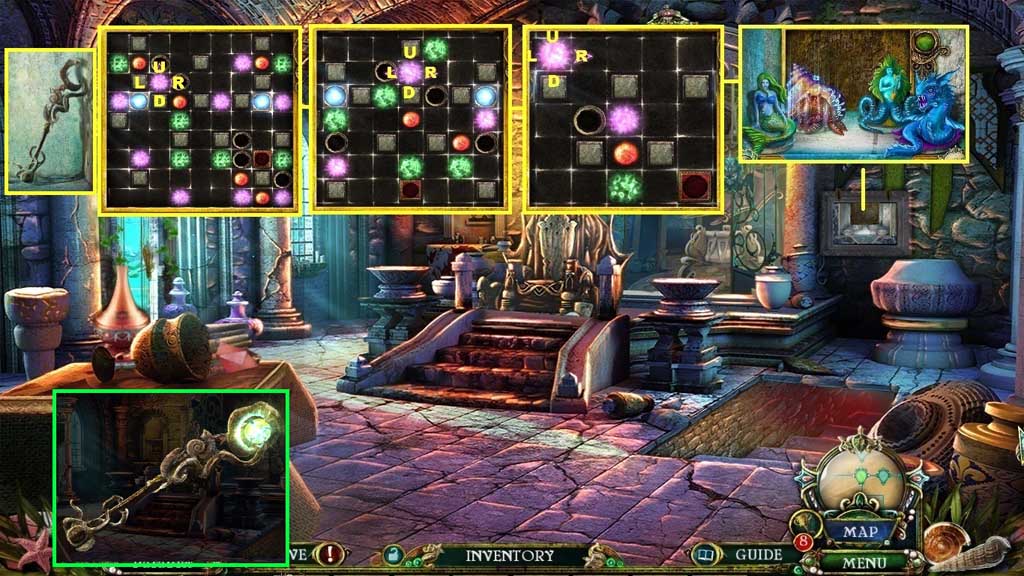Open the strategy Guide
Screen dimensions: 1024x576
pyautogui.click(x=758, y=554)
